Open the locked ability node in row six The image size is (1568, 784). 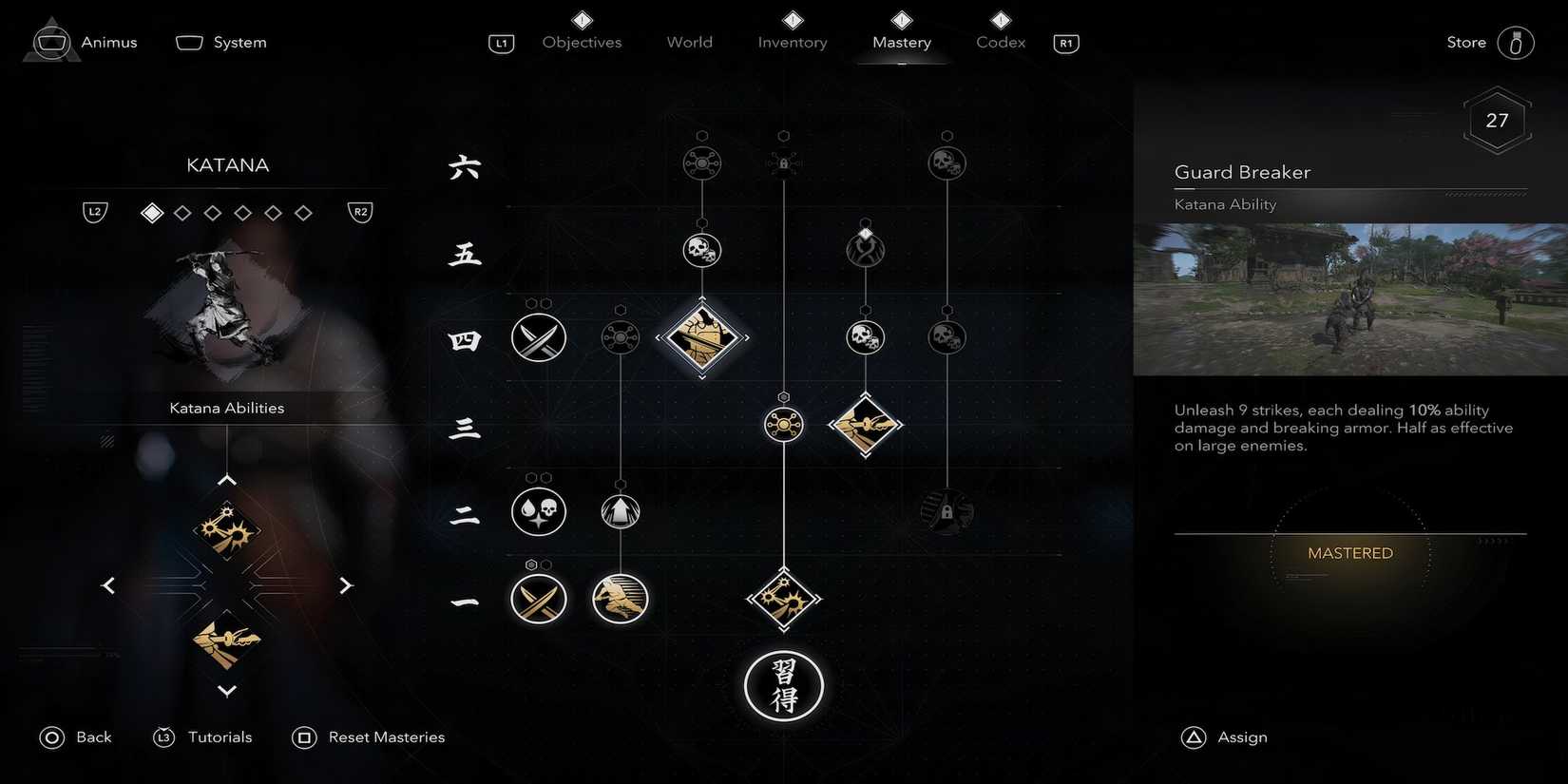(x=783, y=162)
